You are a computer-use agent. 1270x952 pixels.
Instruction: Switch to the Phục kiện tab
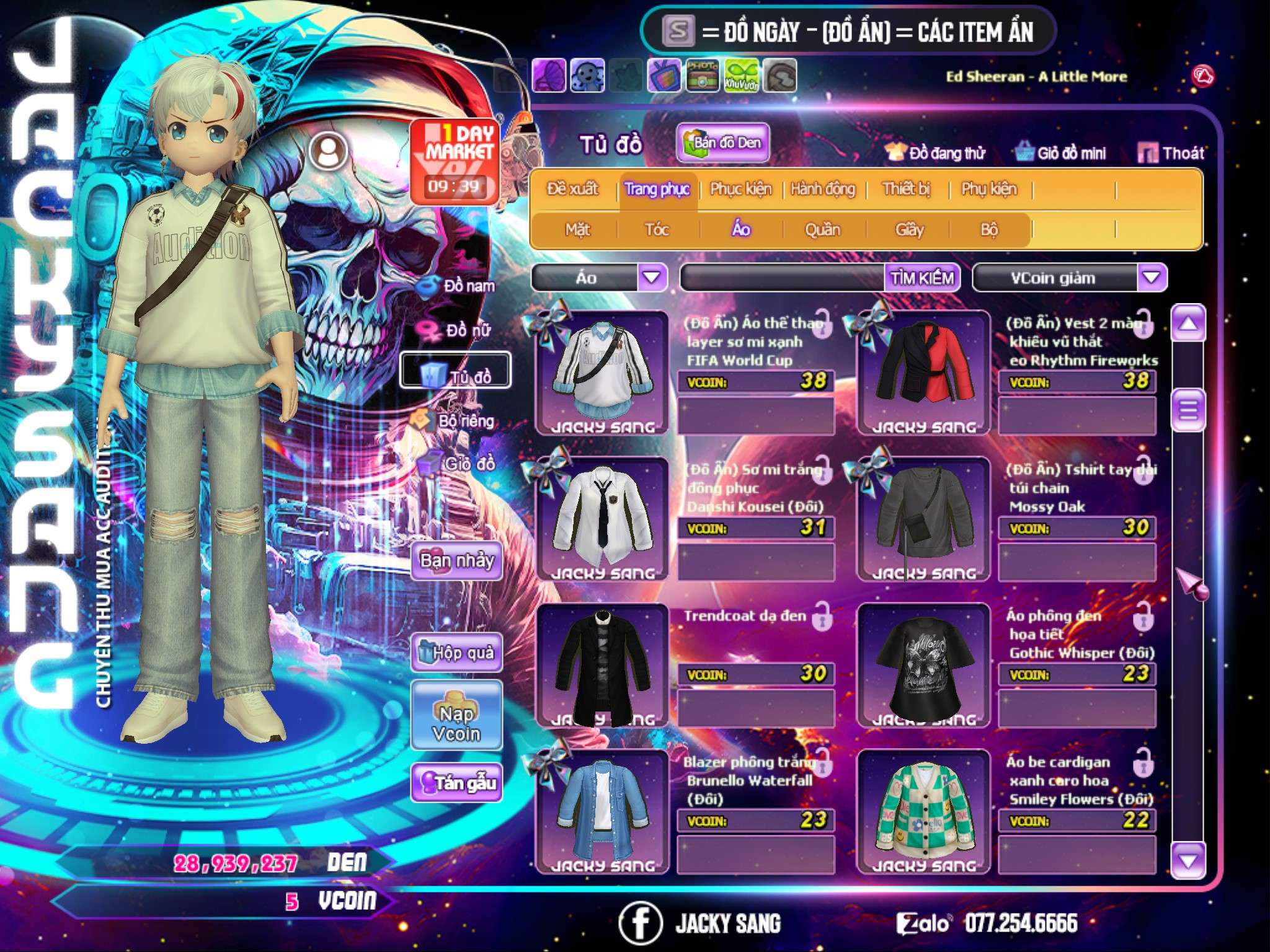click(741, 189)
